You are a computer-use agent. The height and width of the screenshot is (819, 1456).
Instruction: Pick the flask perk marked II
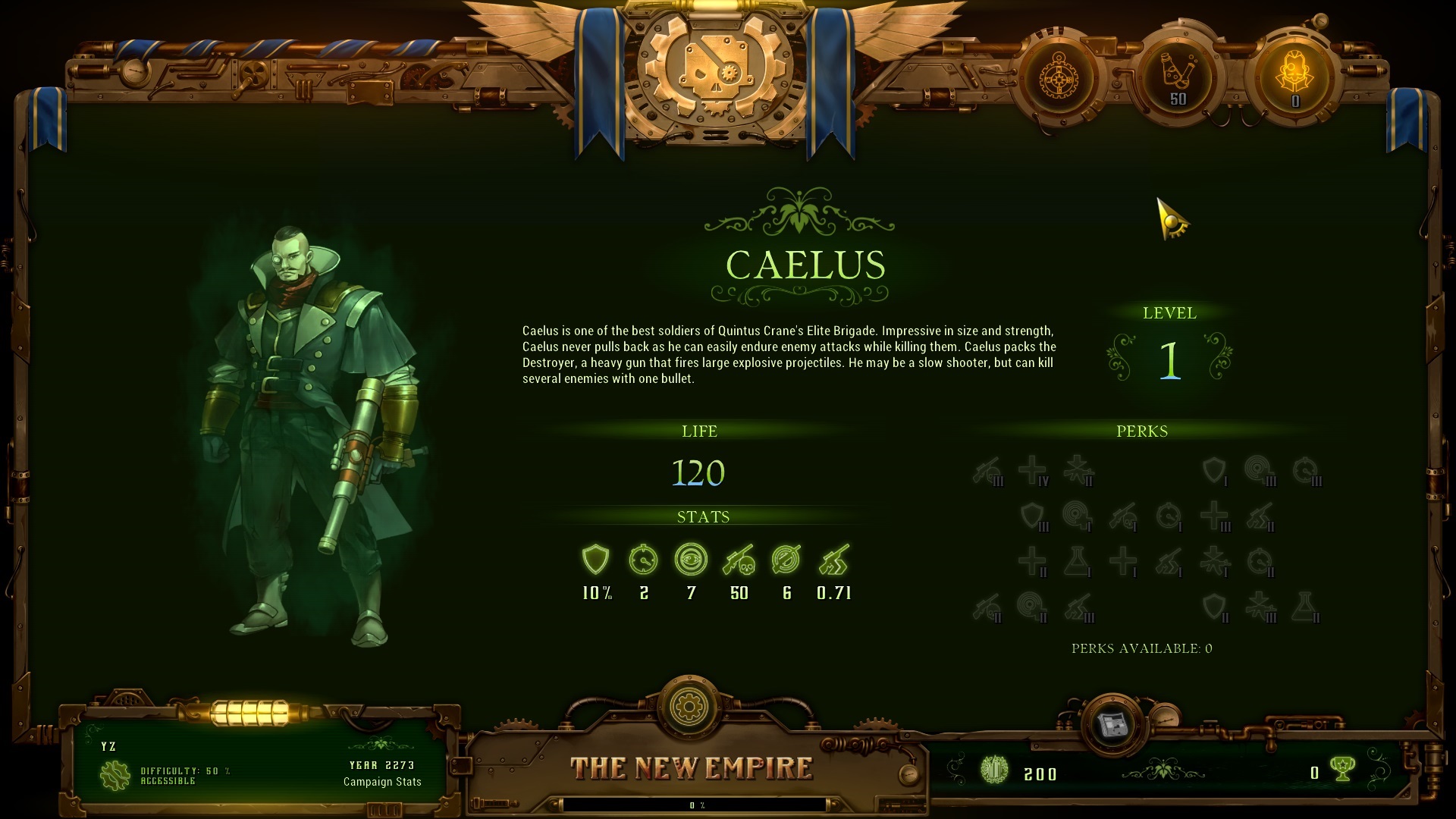tap(1304, 607)
